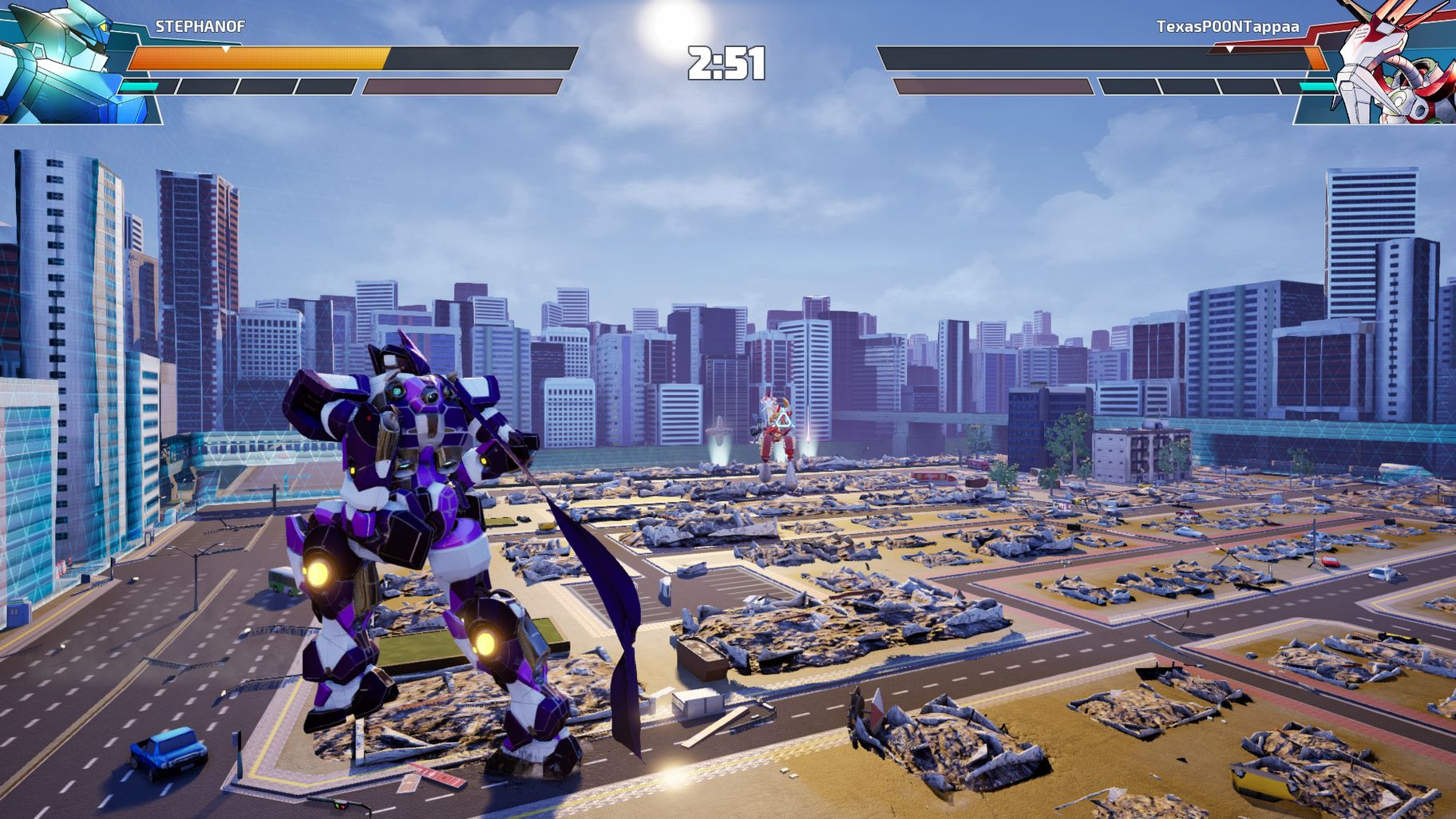Toggle the right player's teal energy gauge
Viewport: 1456px width, 819px height.
click(1317, 85)
